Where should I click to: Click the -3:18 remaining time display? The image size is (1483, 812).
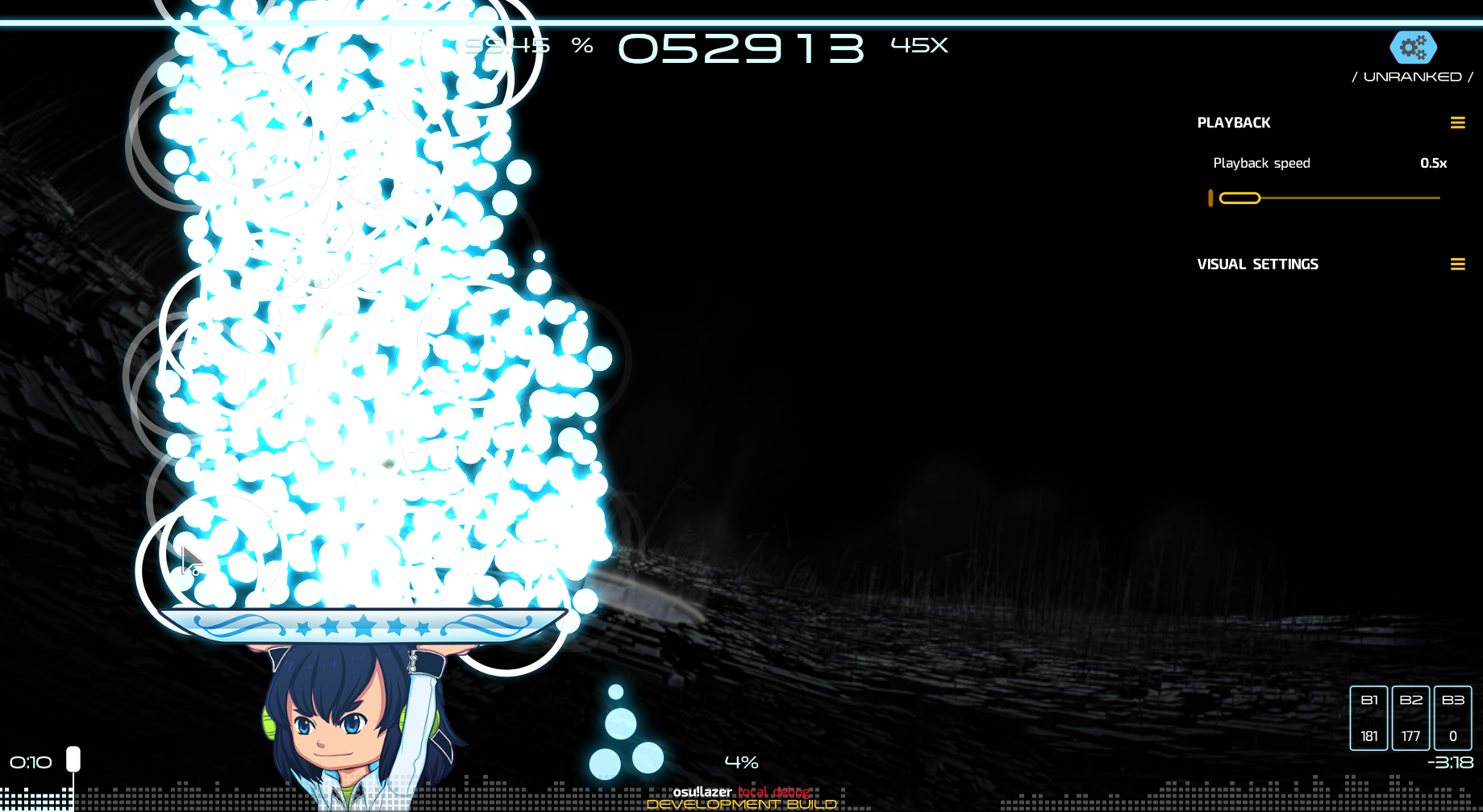pos(1450,762)
